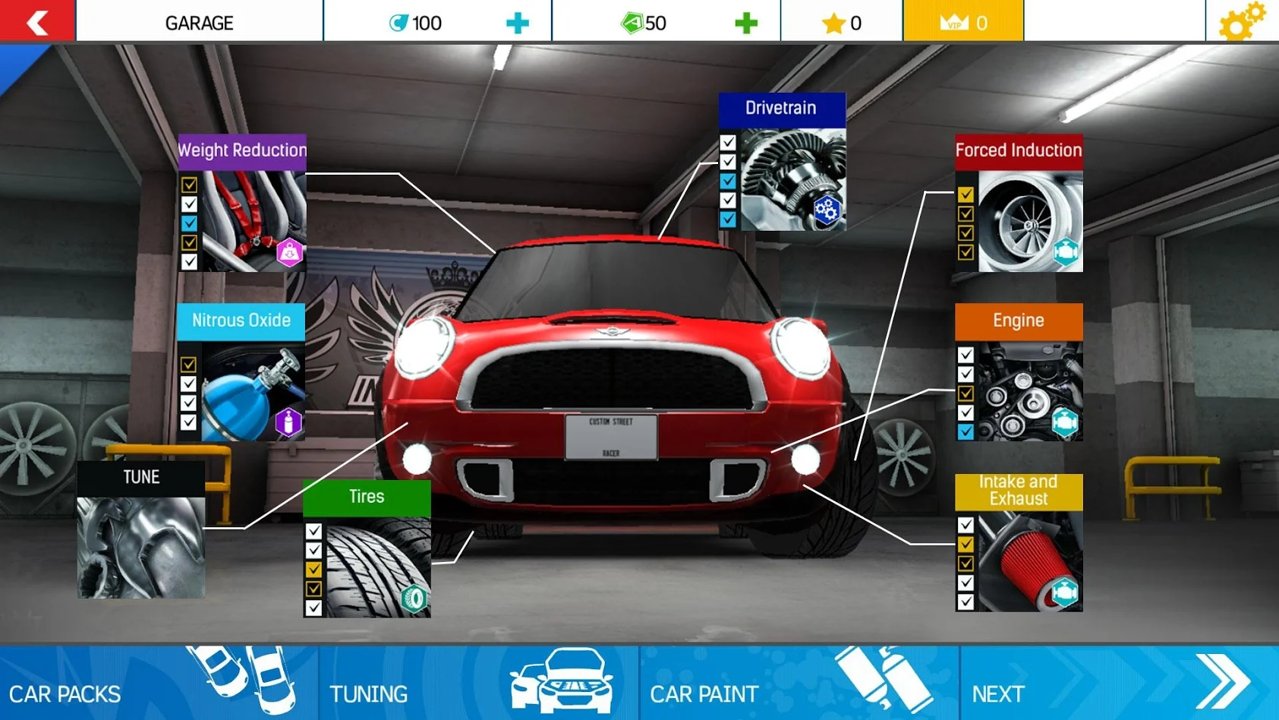Open the Tires upgrade tile
Screen dimensions: 1279x720
tap(367, 548)
